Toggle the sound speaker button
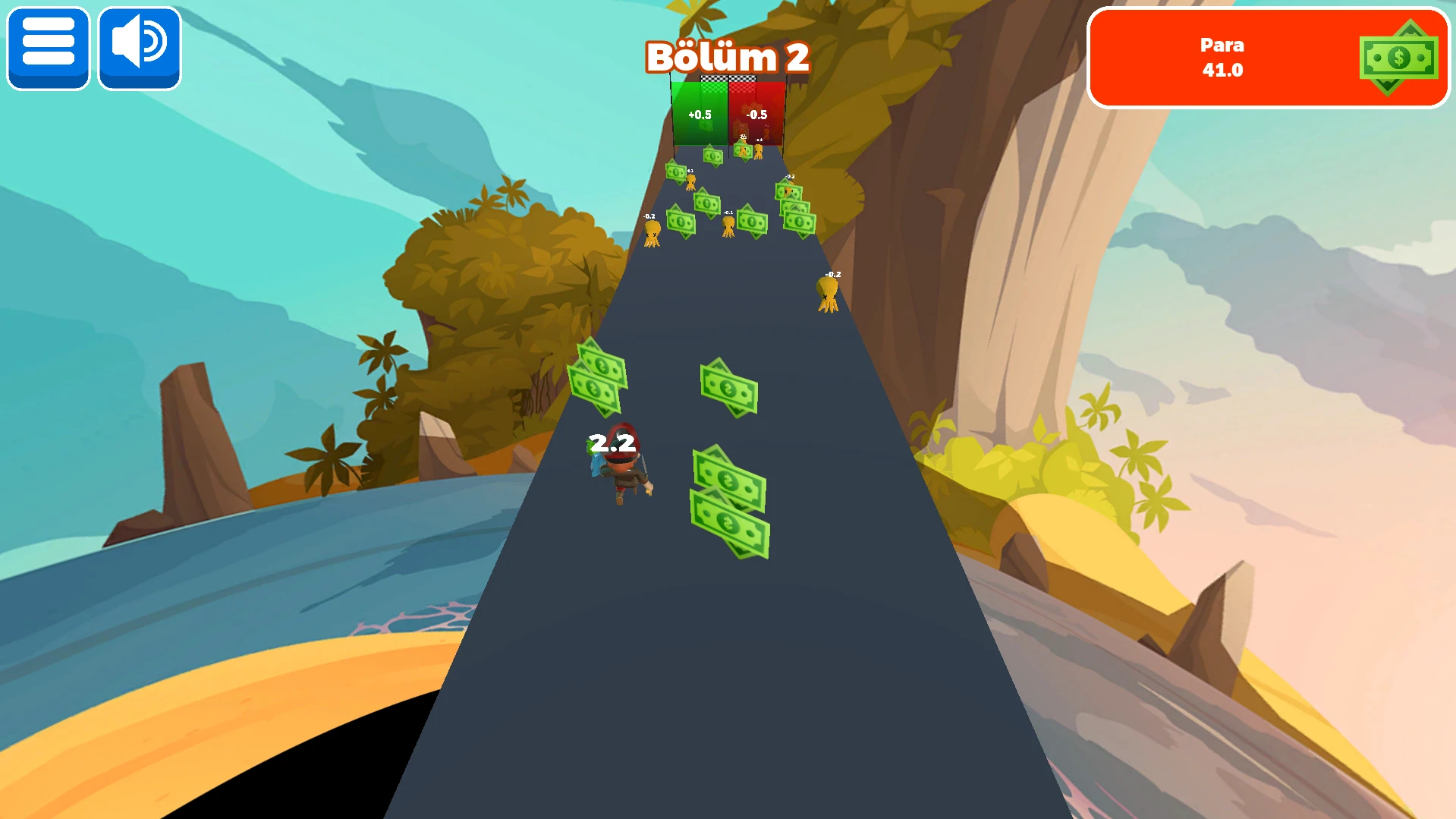Image resolution: width=1456 pixels, height=819 pixels. [140, 47]
